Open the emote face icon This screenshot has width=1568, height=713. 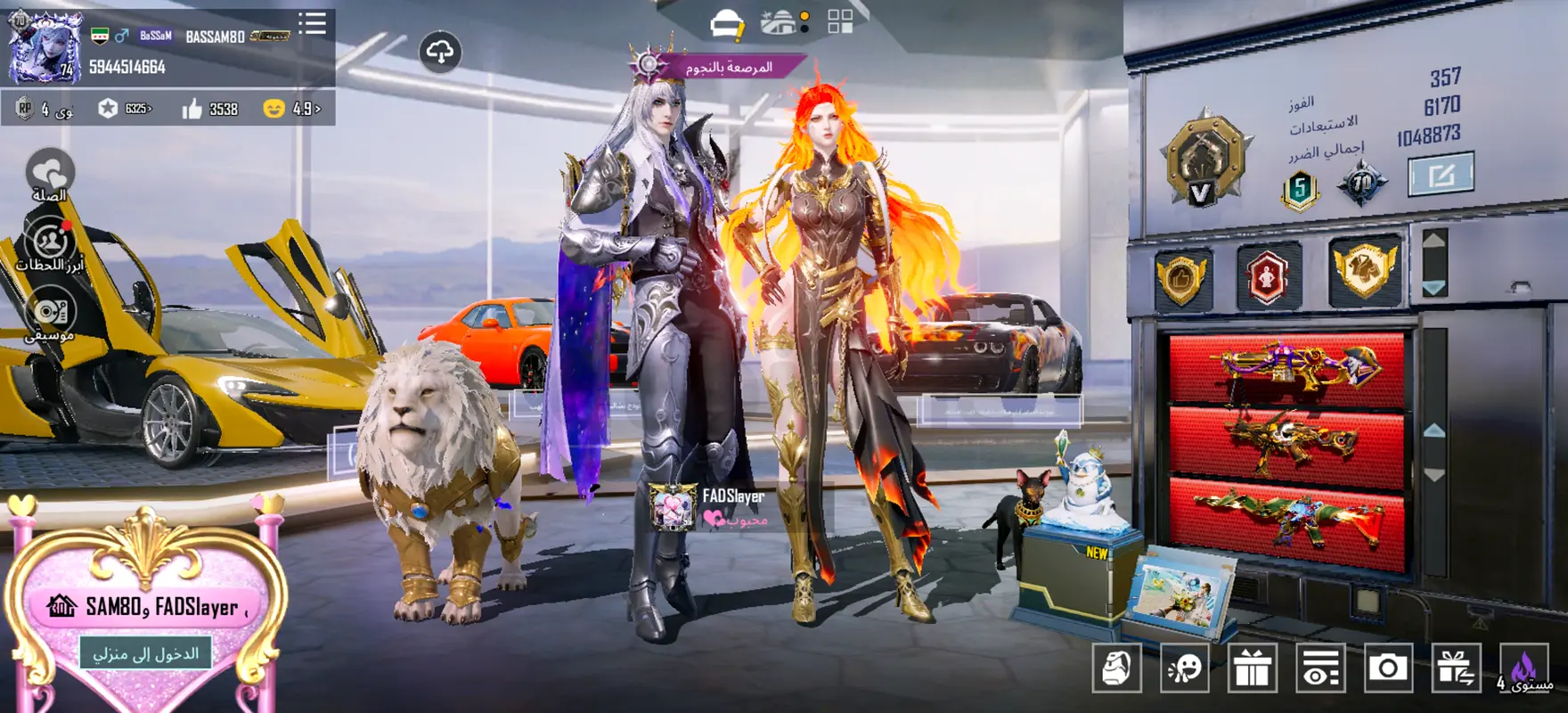pos(1184,668)
